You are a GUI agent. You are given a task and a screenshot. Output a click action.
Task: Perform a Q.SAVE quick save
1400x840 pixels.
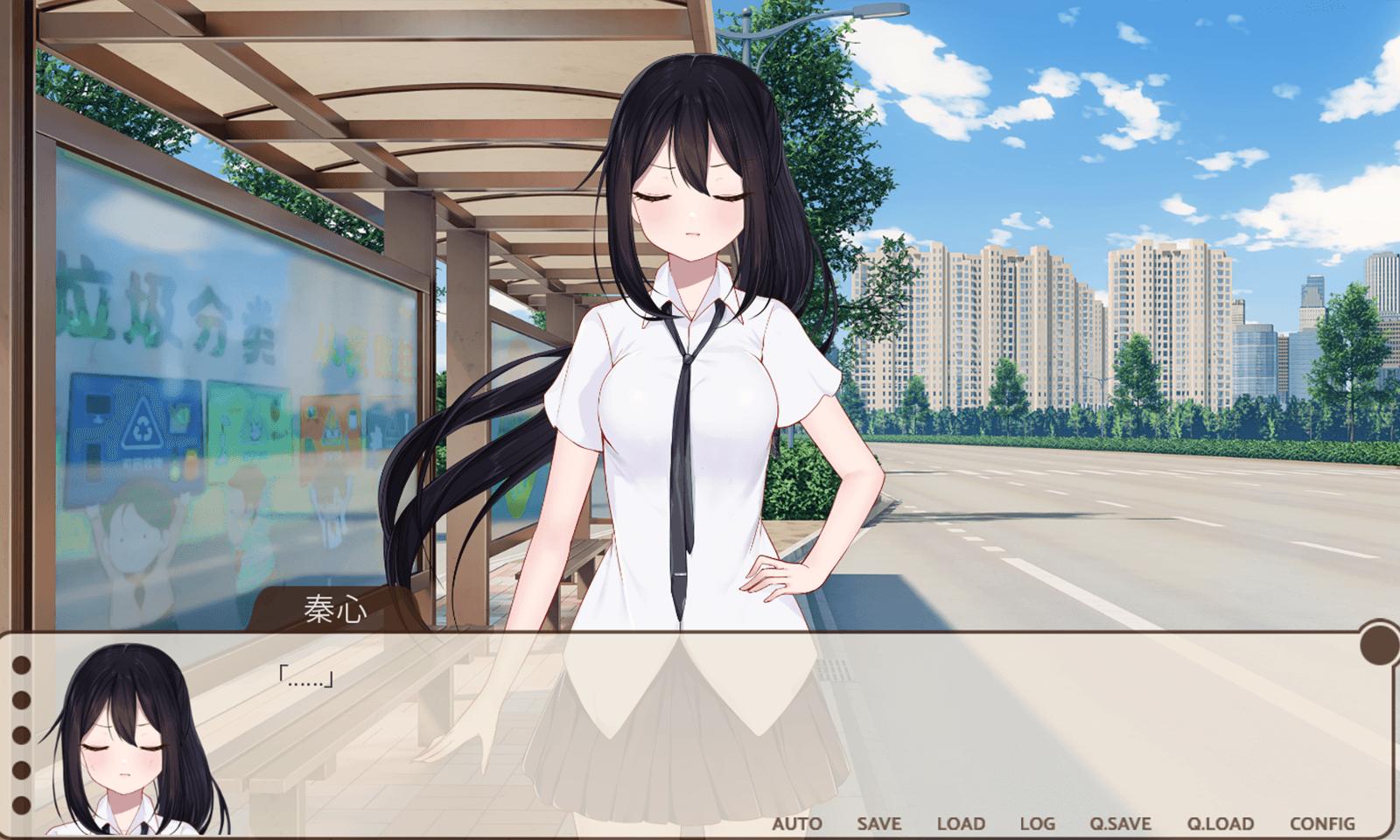(x=1120, y=823)
